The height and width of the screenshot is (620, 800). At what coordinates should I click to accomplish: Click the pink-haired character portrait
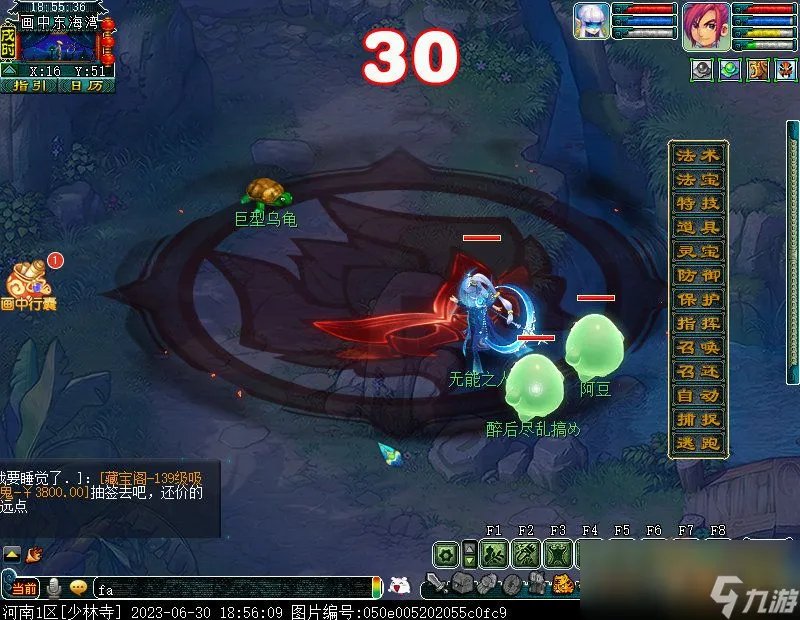[x=706, y=25]
